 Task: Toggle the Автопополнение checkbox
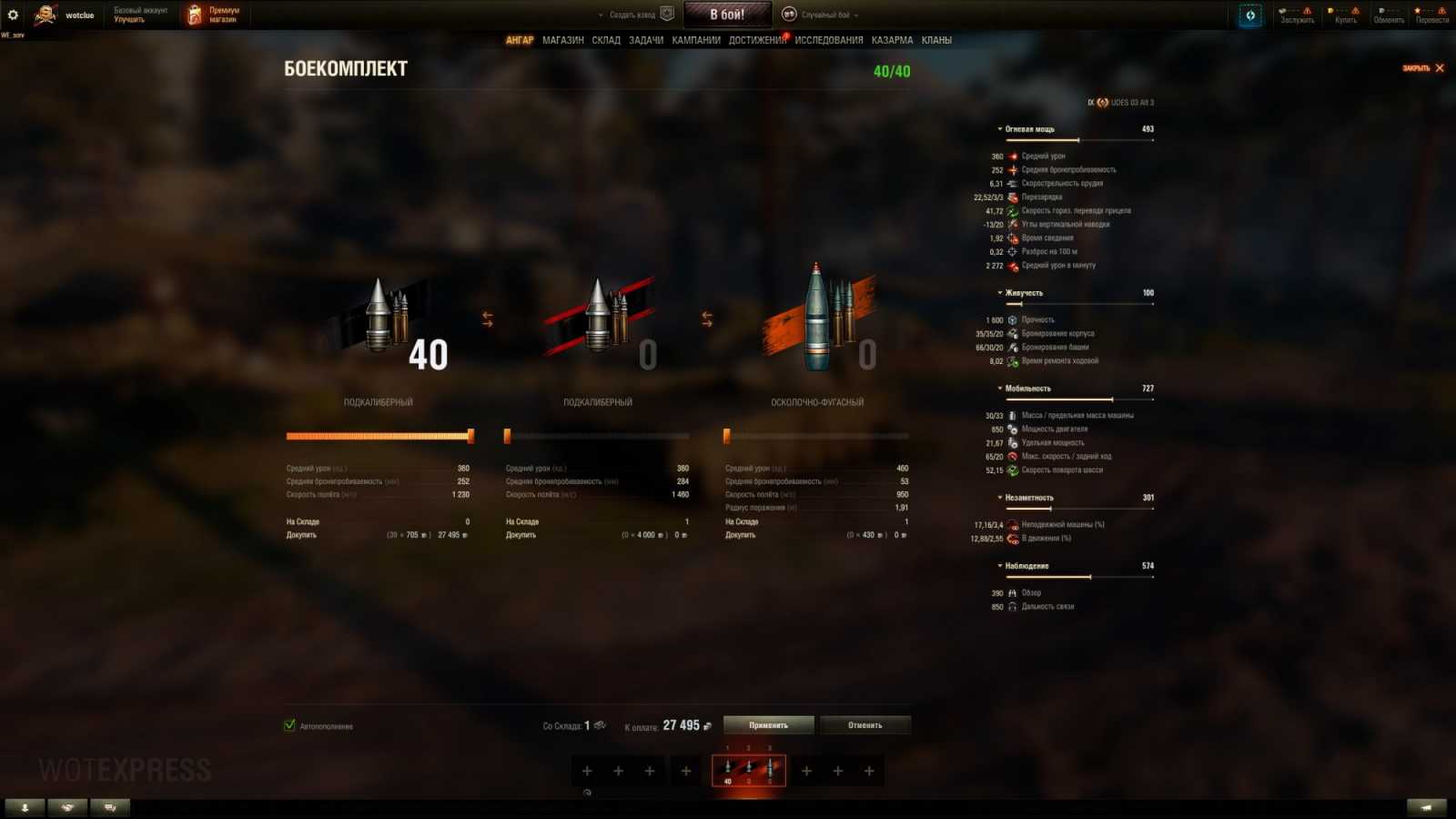289,725
